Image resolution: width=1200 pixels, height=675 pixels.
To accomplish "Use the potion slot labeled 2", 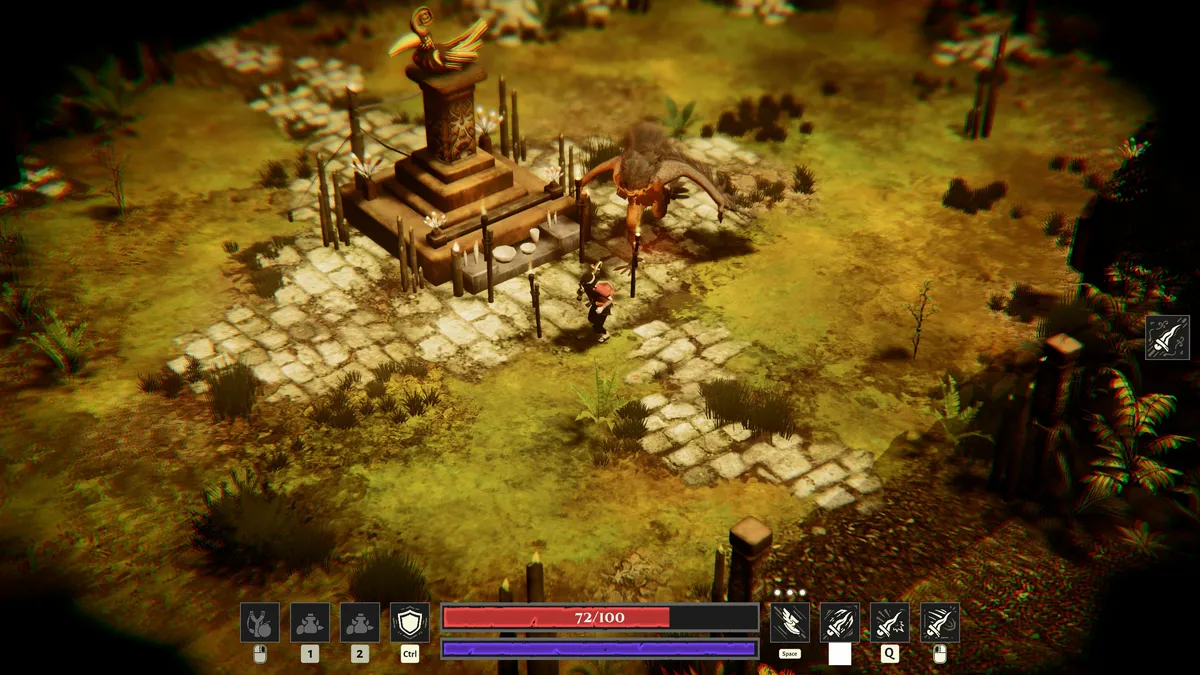I will (360, 622).
